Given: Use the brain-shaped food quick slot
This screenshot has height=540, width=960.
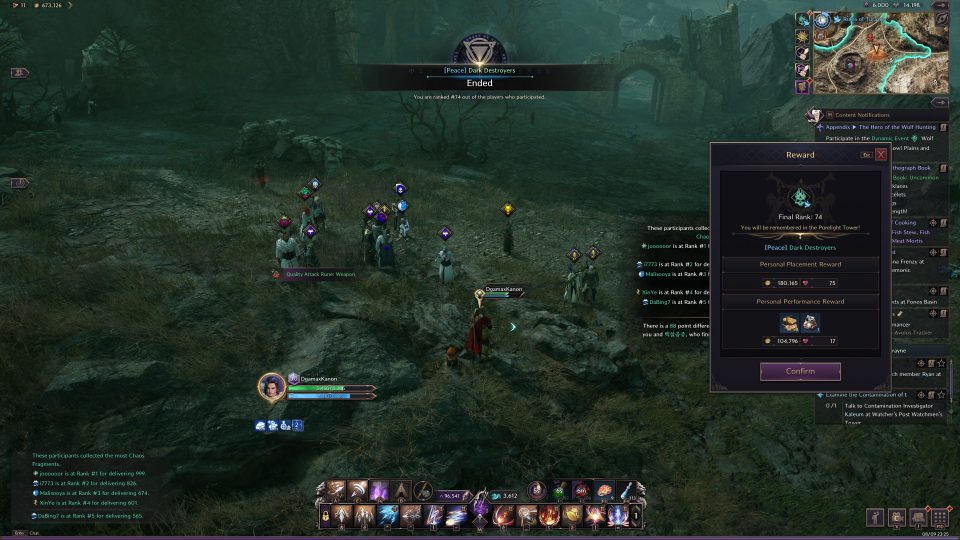Looking at the screenshot, I should click(x=605, y=491).
